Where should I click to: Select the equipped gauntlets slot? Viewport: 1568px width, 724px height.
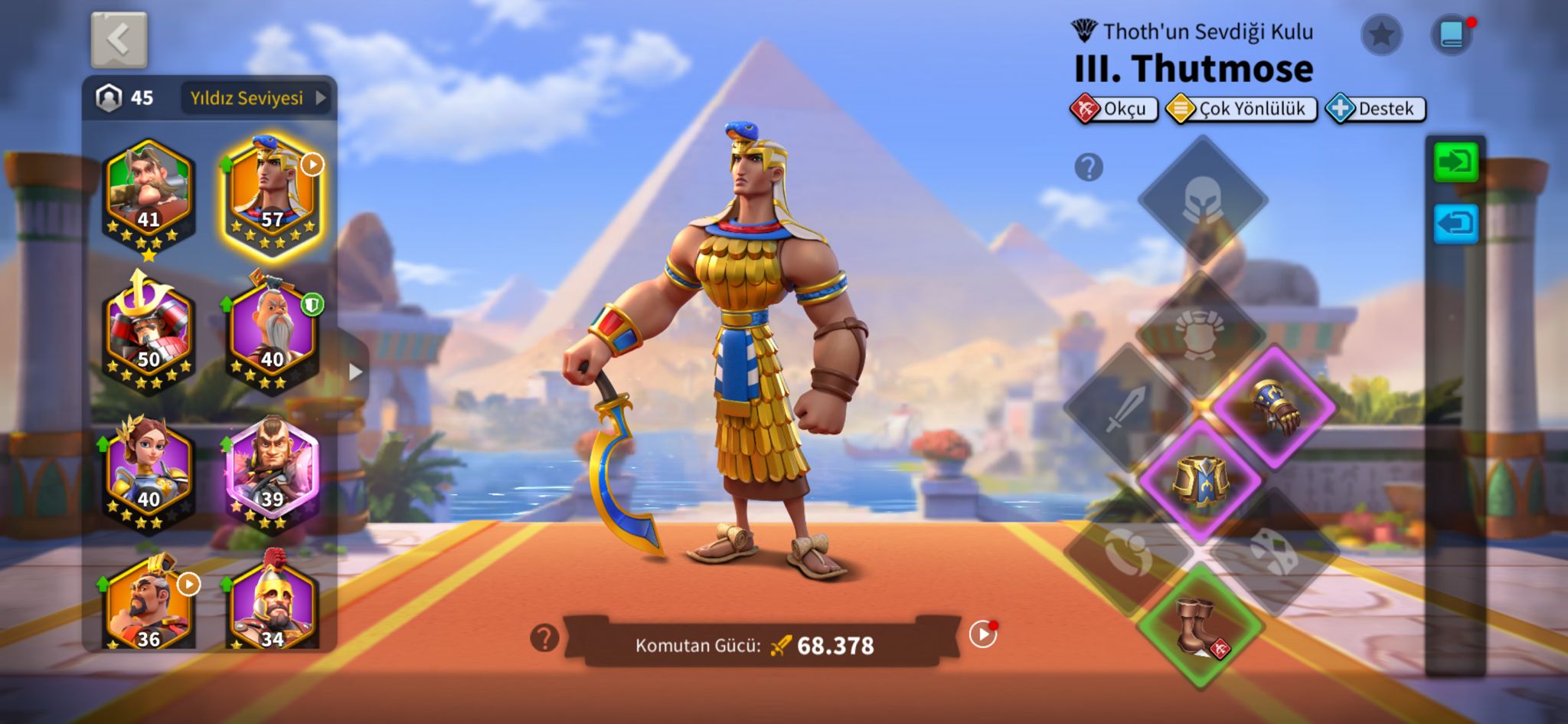pyautogui.click(x=1276, y=406)
